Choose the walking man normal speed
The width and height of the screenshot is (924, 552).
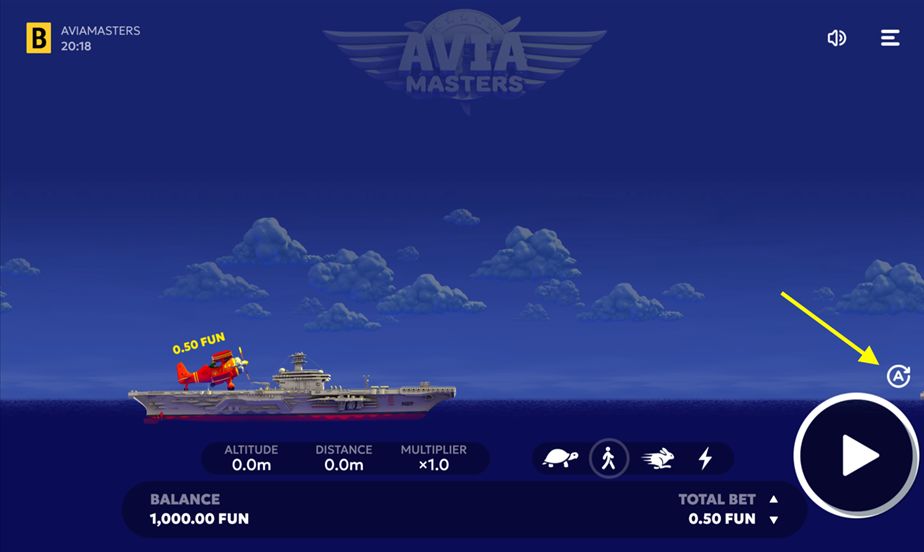608,458
